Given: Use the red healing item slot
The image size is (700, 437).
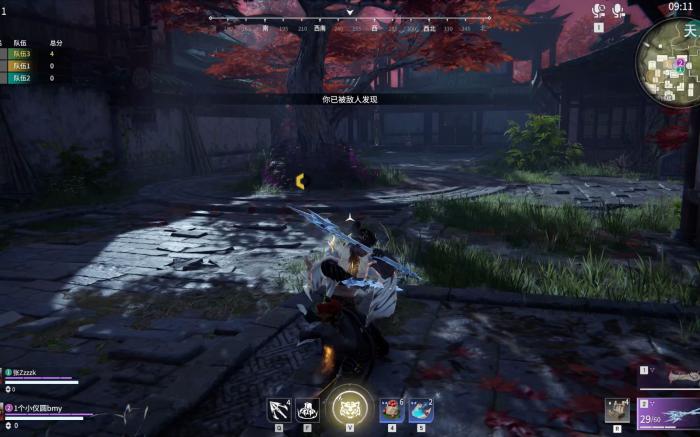Looking at the screenshot, I should coord(392,409).
